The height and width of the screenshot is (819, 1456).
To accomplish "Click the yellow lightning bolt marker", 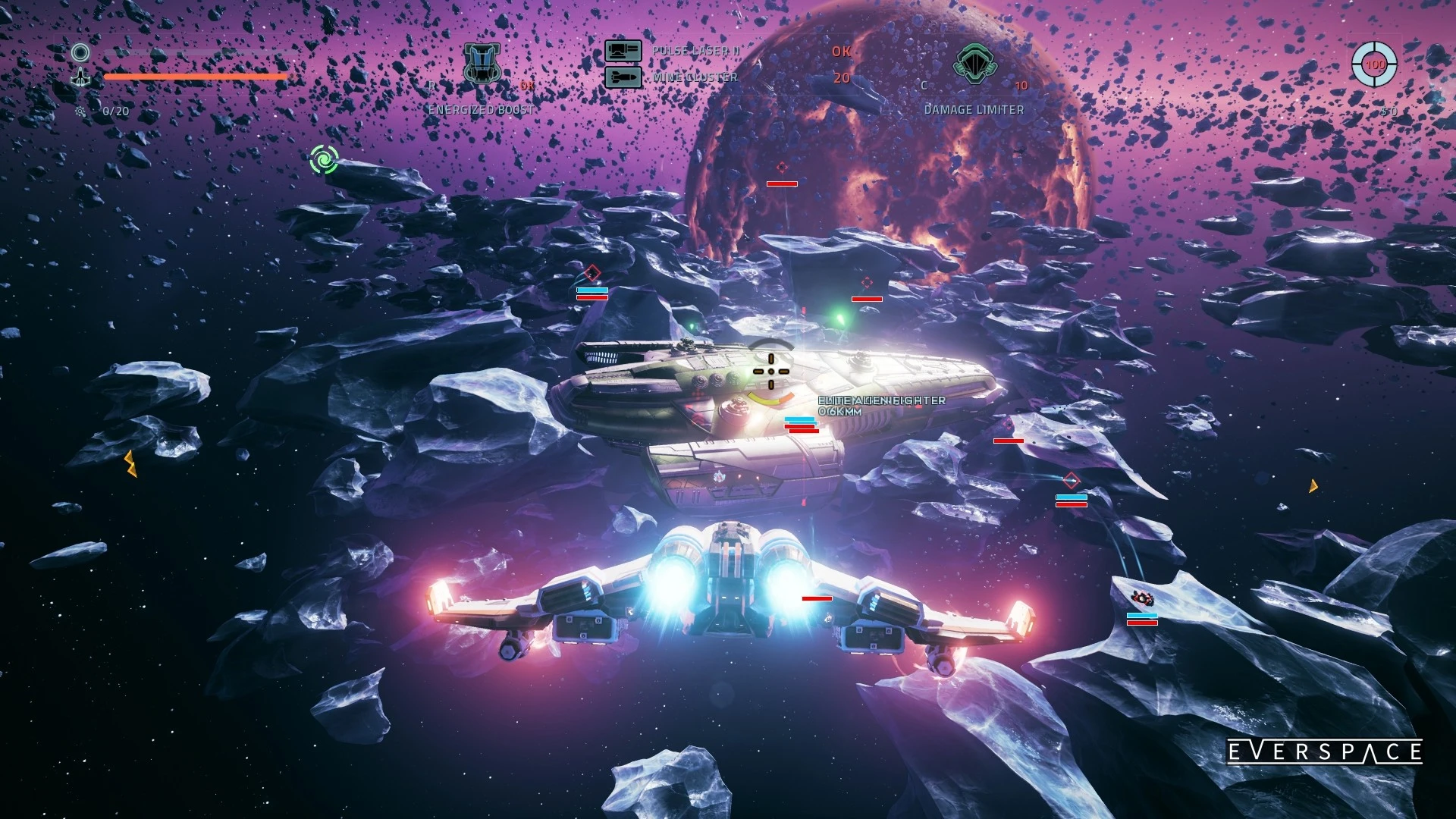I will click(x=130, y=463).
